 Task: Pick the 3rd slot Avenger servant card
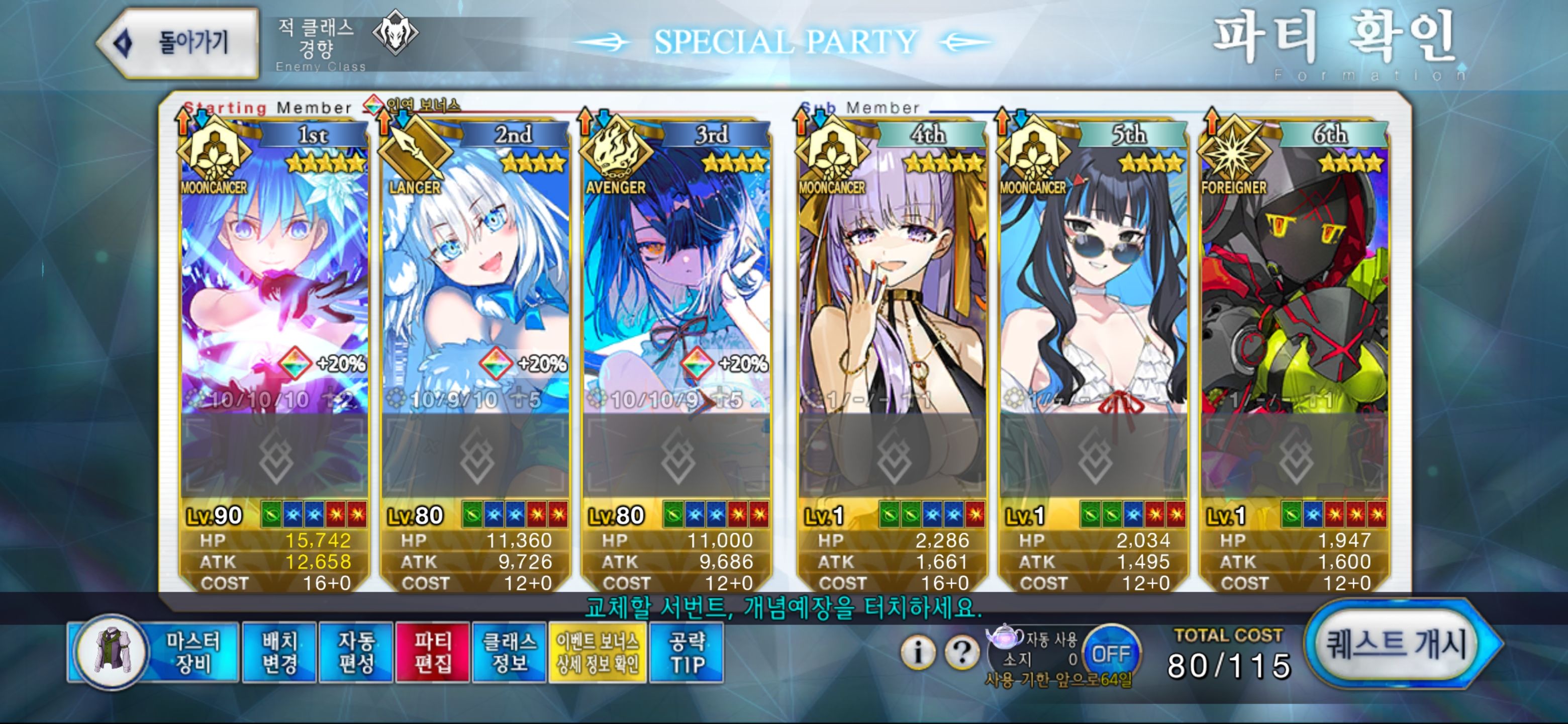[x=675, y=292]
